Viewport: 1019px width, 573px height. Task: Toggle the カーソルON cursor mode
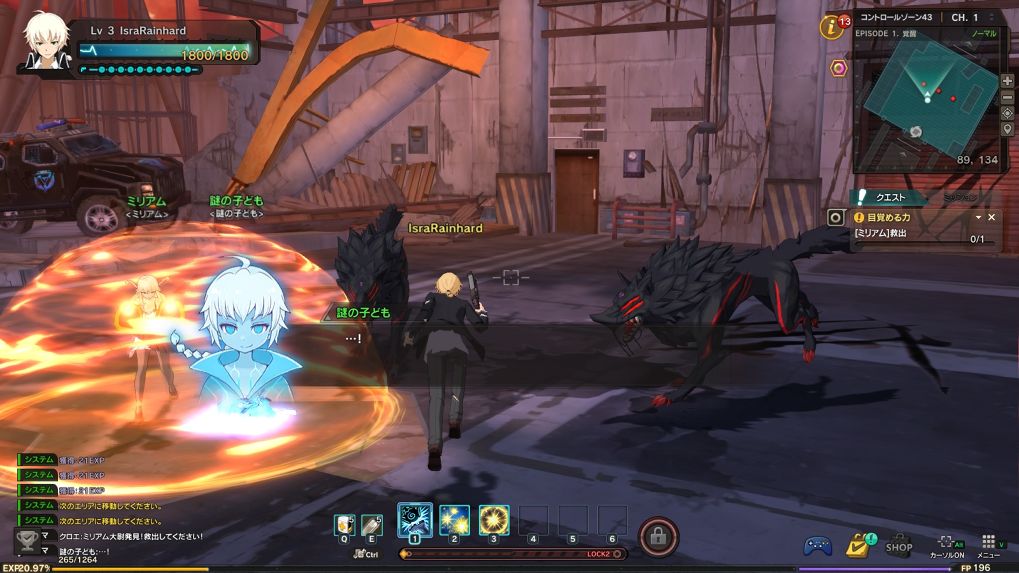(x=947, y=546)
